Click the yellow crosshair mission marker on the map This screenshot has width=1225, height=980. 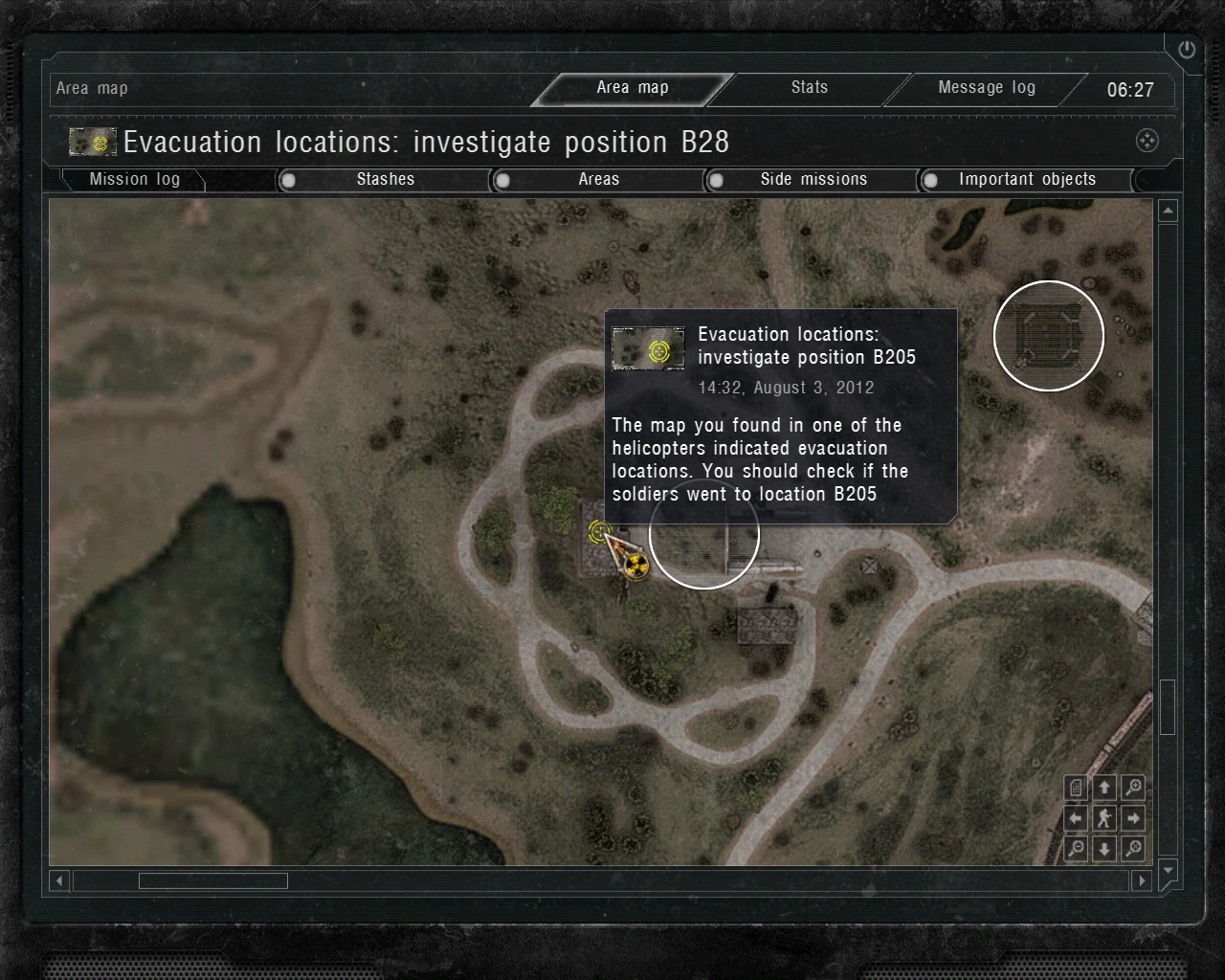coord(600,531)
